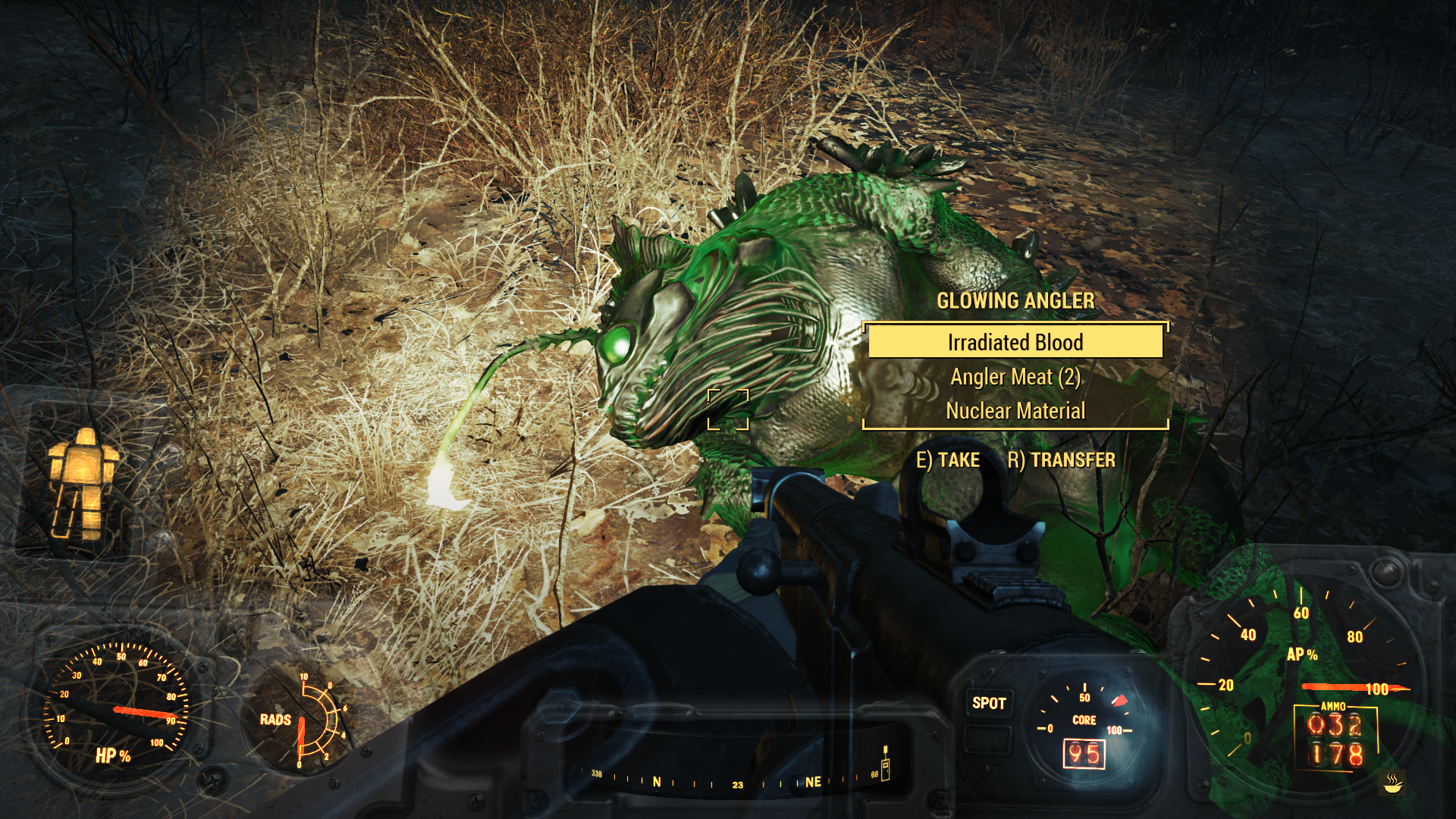Image resolution: width=1456 pixels, height=819 pixels.
Task: Select Irradiated Blood in the loot list
Action: [1015, 342]
